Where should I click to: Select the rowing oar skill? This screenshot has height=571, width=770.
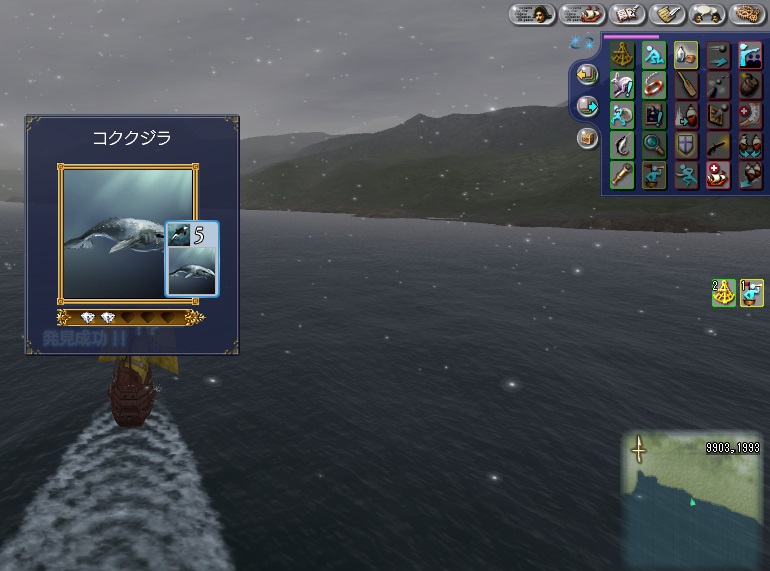(686, 84)
